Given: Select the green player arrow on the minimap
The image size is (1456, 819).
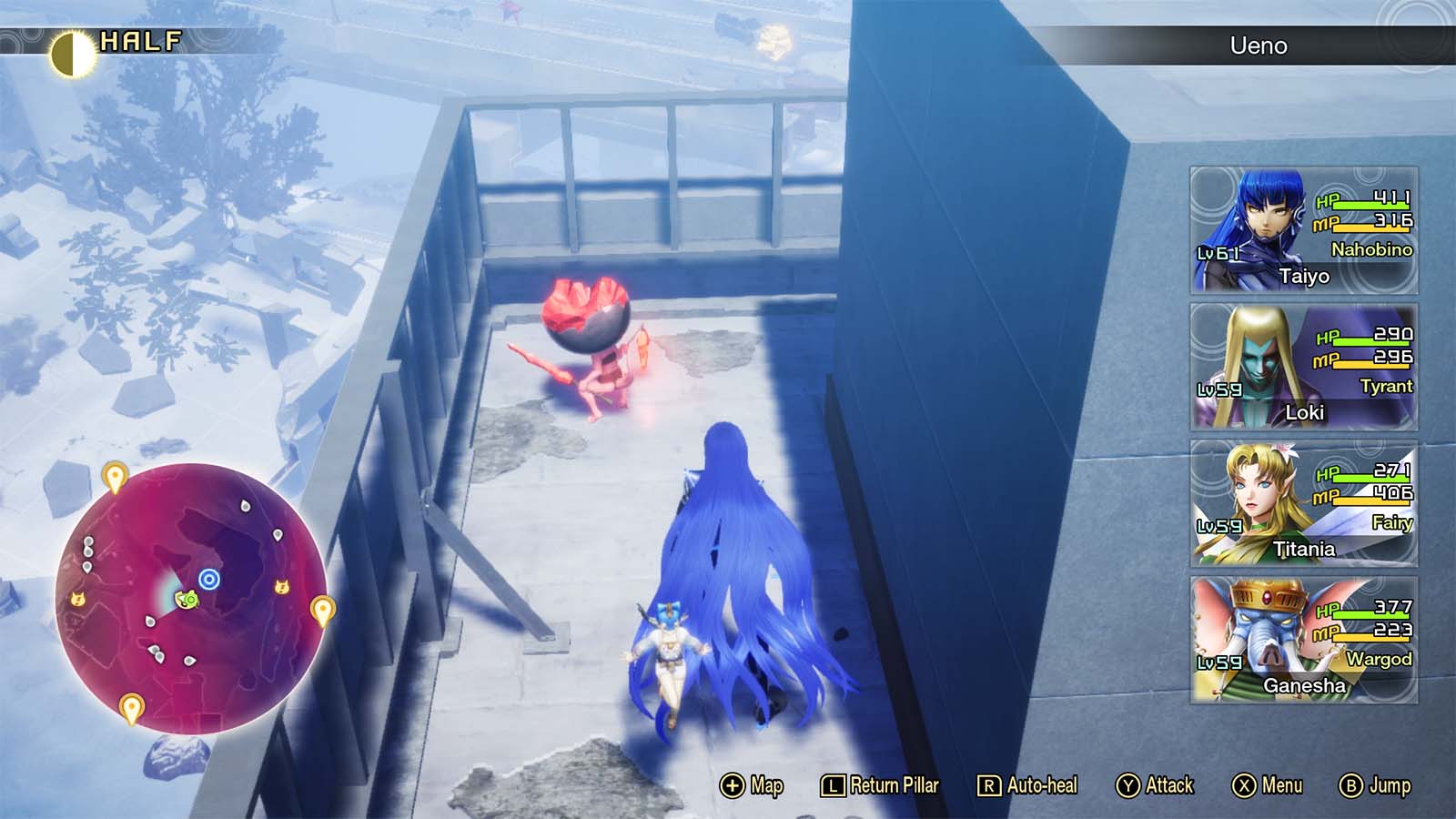Looking at the screenshot, I should click(187, 599).
